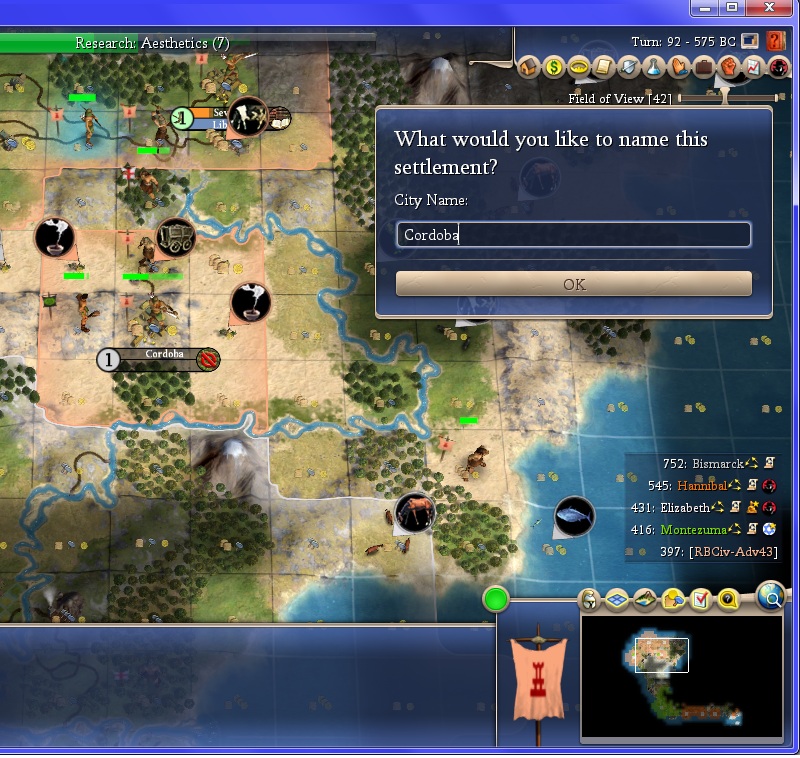Confirm the city name with OK
This screenshot has width=800, height=758.
tap(573, 284)
